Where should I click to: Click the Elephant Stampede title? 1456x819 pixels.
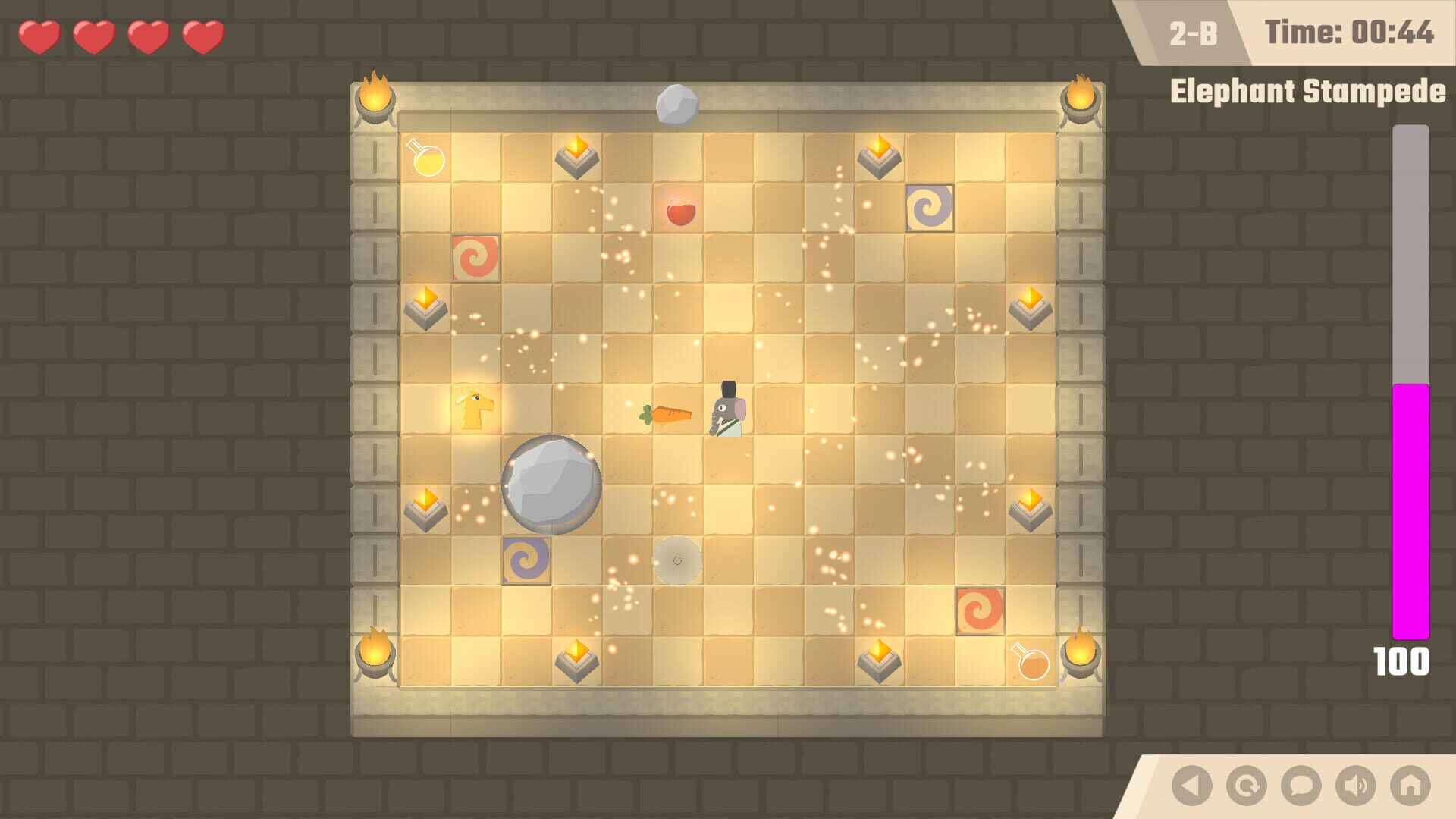[1308, 91]
